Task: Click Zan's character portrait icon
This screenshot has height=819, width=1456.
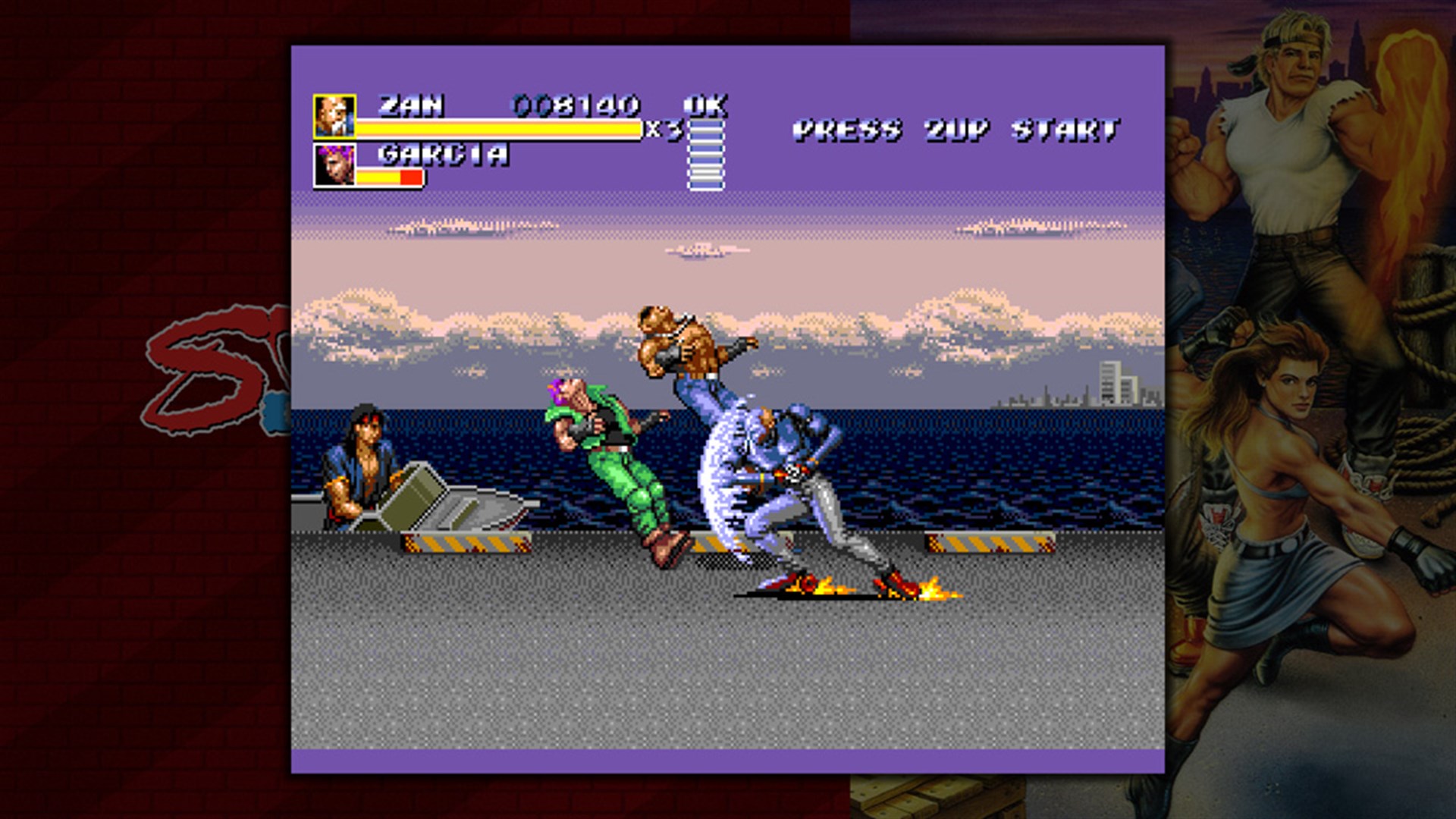Action: 334,114
